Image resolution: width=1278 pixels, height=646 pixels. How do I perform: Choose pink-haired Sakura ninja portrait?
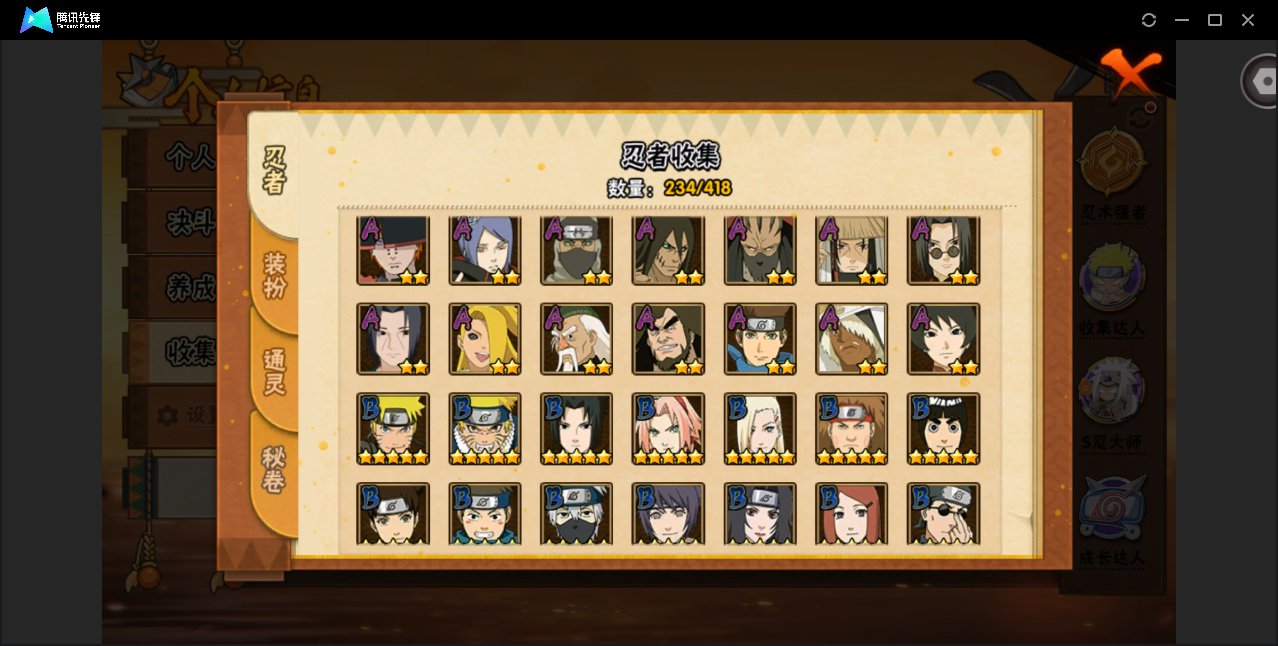point(668,428)
